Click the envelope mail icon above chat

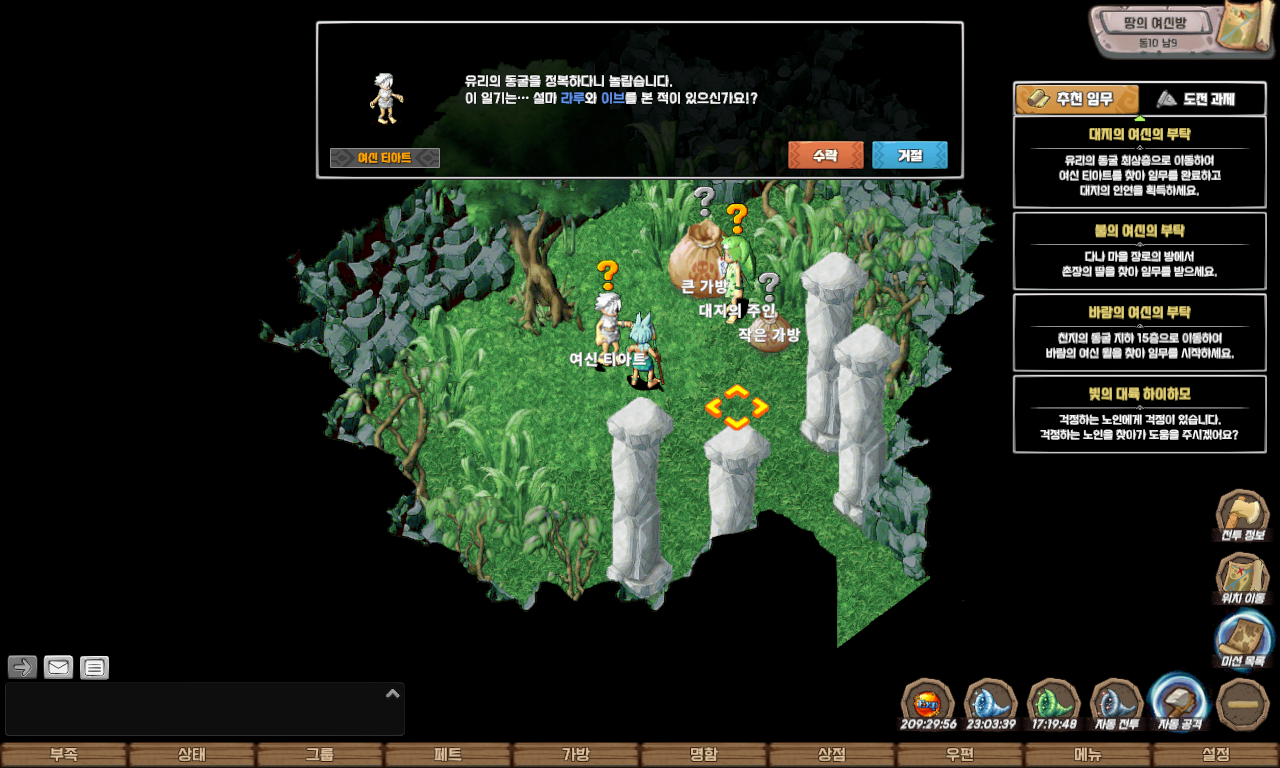click(59, 667)
